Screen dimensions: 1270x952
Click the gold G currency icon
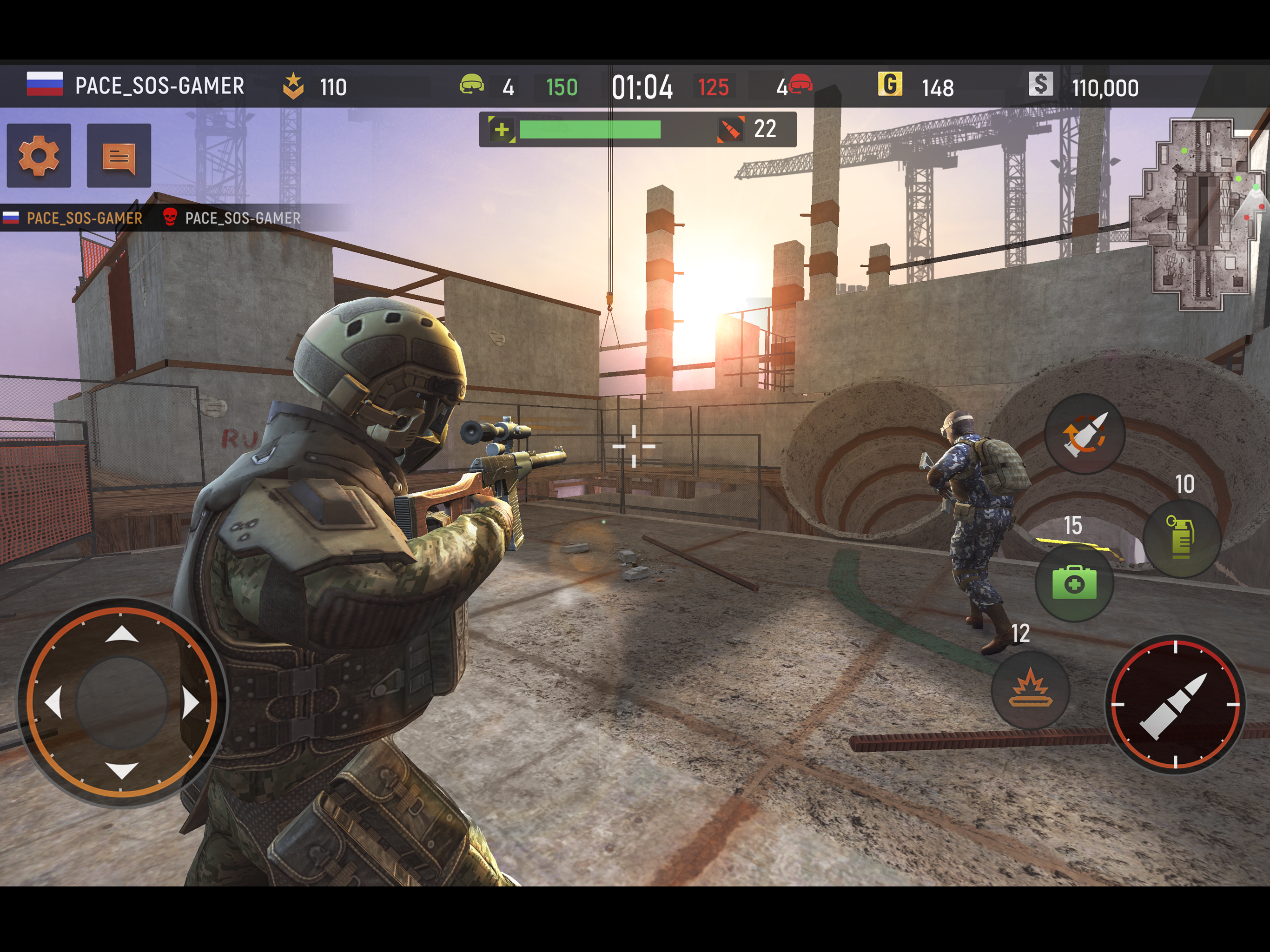[889, 85]
